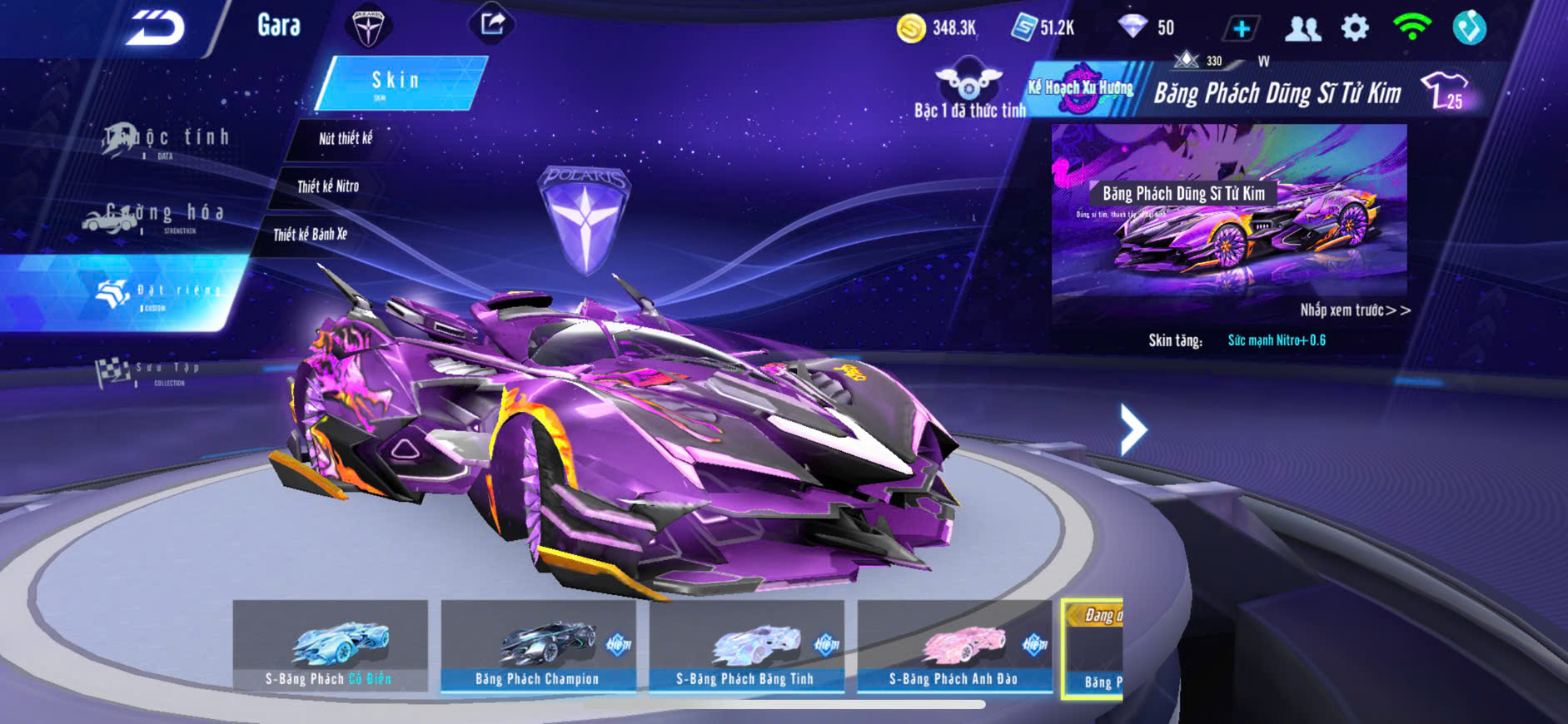The width and height of the screenshot is (1568, 724).
Task: Open the Polaris brand emblem icon
Action: (x=367, y=27)
